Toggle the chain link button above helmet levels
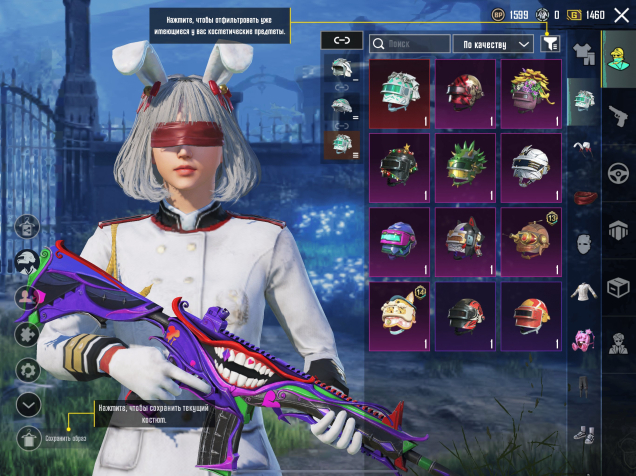The image size is (636, 476). [x=342, y=41]
